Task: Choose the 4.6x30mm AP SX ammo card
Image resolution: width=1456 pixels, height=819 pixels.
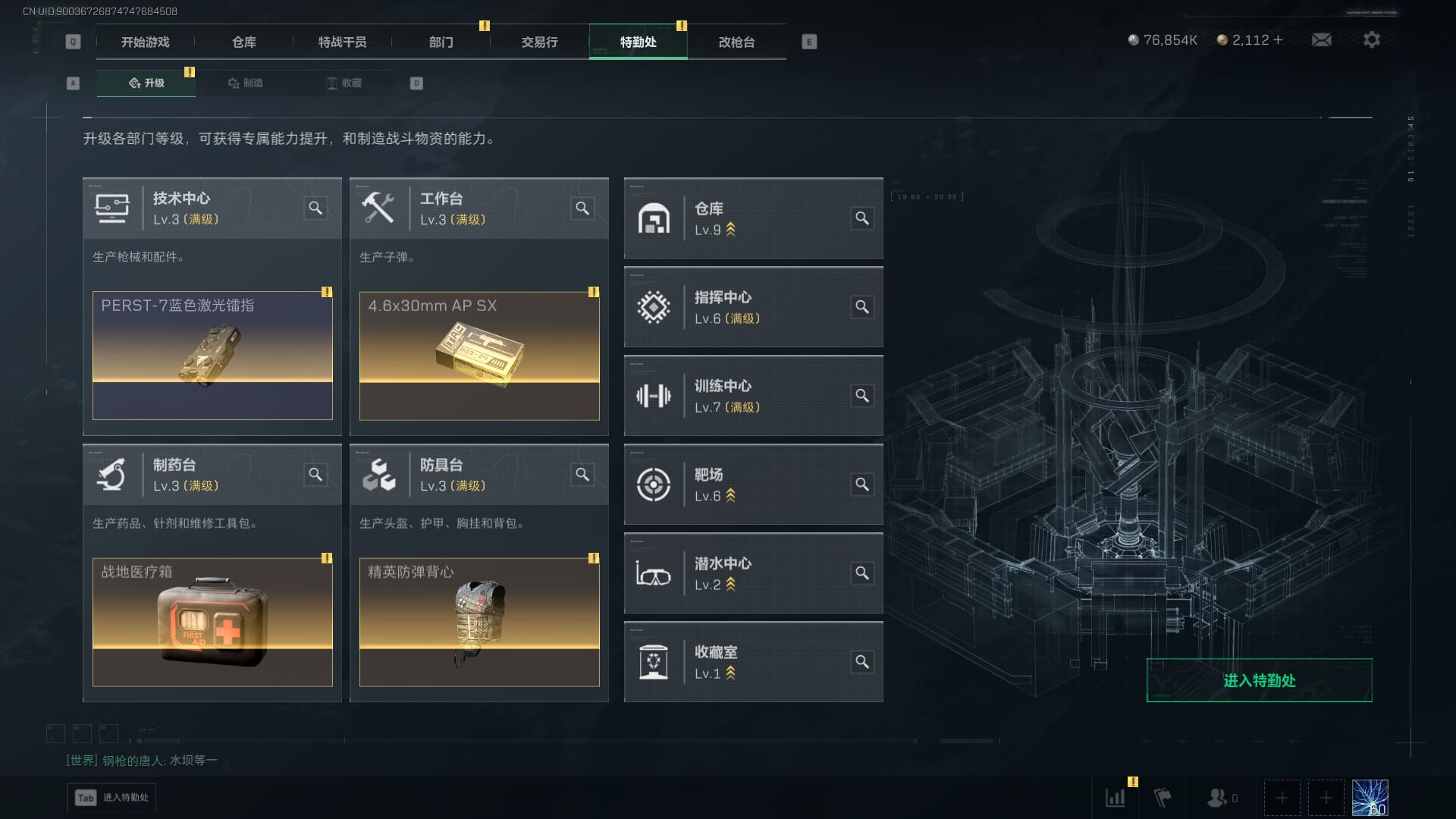Action: (479, 356)
